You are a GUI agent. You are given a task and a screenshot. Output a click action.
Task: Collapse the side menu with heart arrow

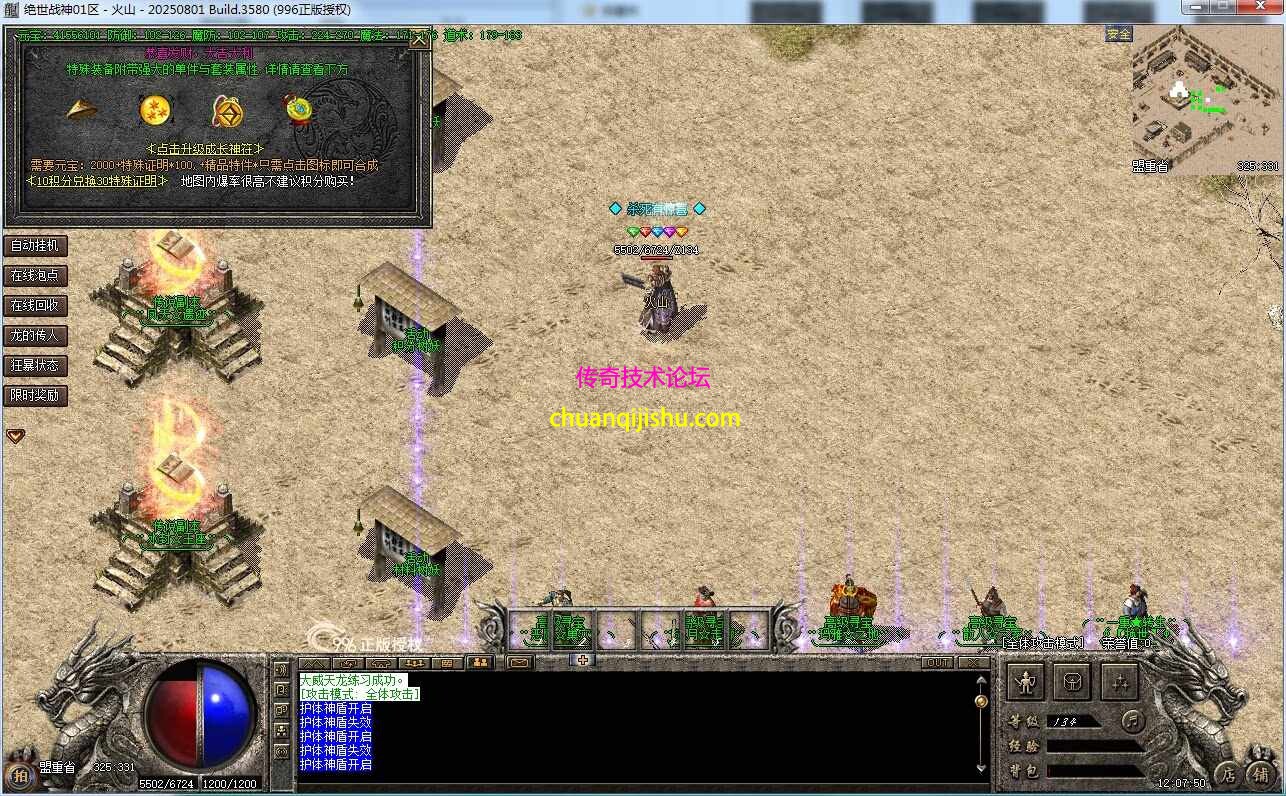pyautogui.click(x=16, y=436)
